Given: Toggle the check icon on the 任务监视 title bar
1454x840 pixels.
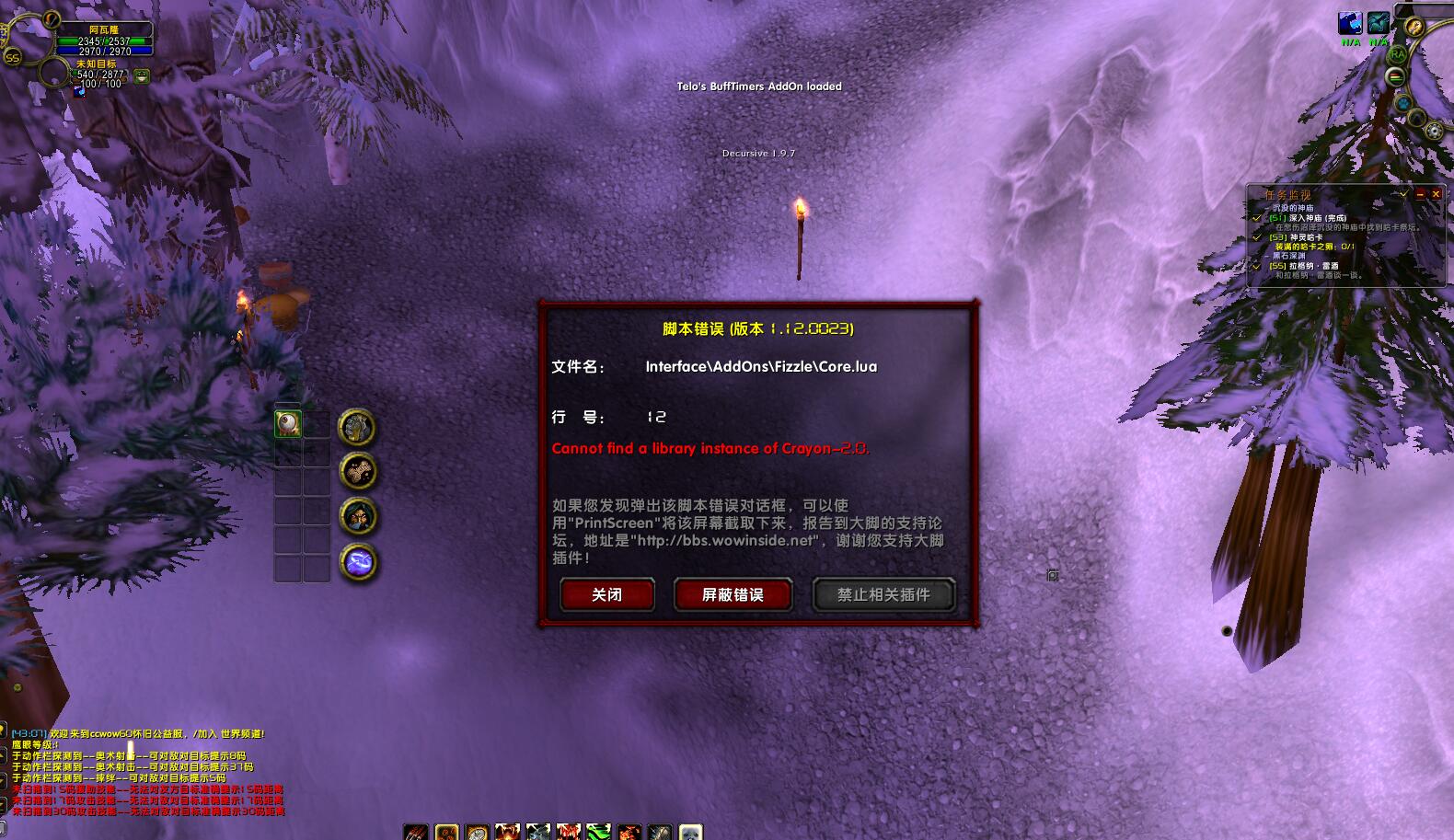Looking at the screenshot, I should (1404, 194).
